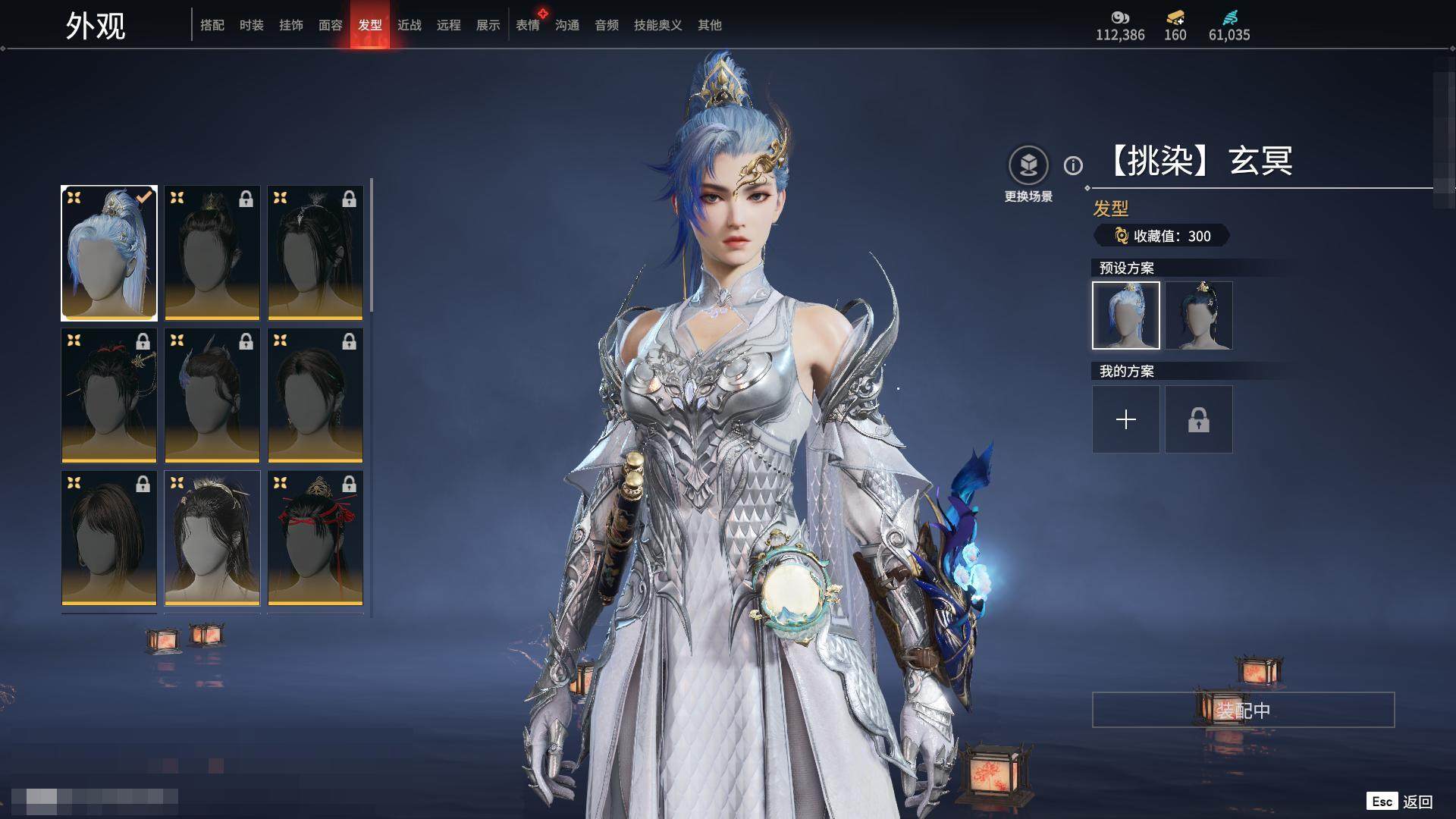1456x819 pixels.
Task: Open the 表情 tab
Action: pyautogui.click(x=528, y=25)
